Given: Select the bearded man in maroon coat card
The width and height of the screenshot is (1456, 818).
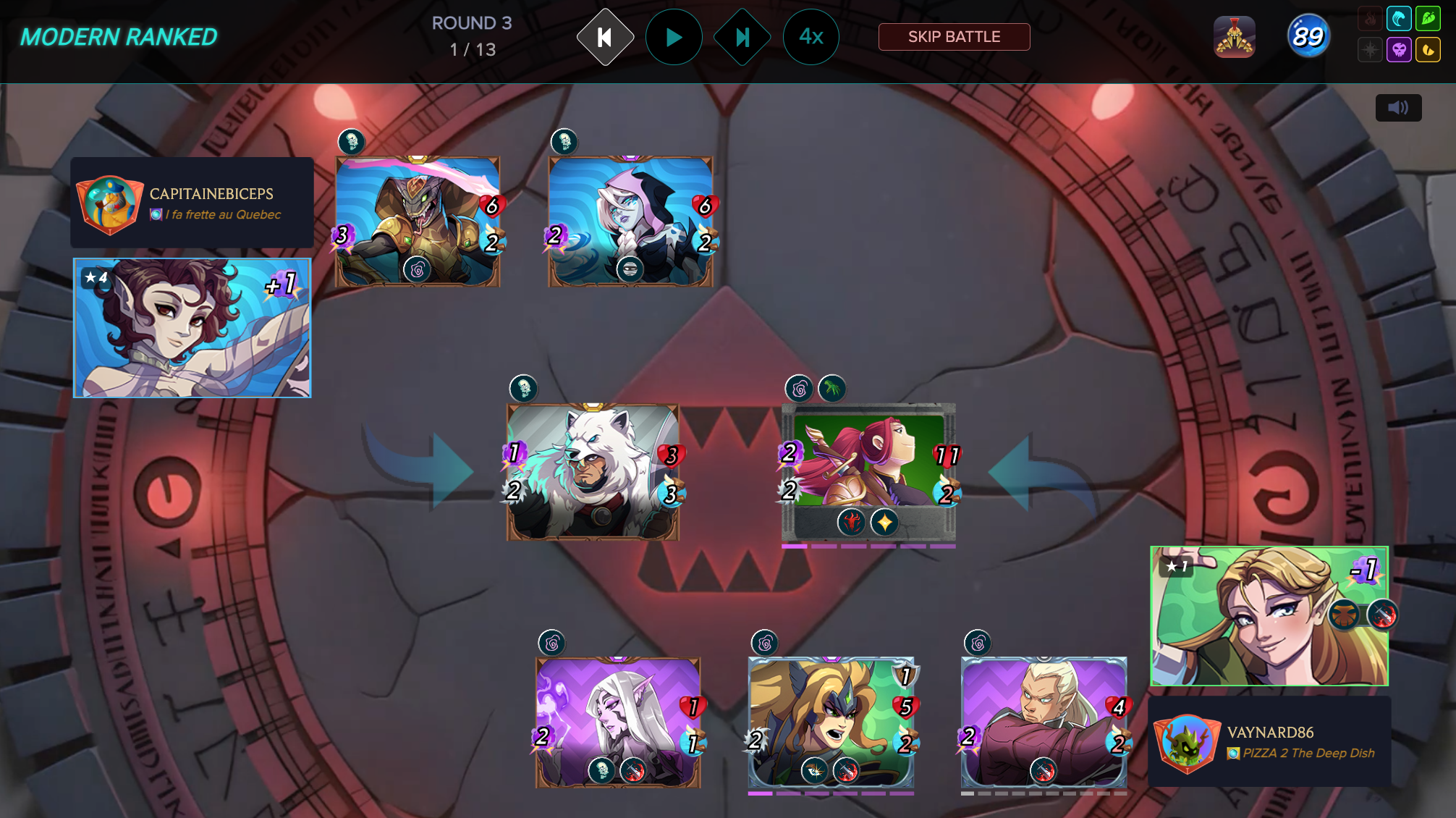Looking at the screenshot, I should [x=1044, y=722].
